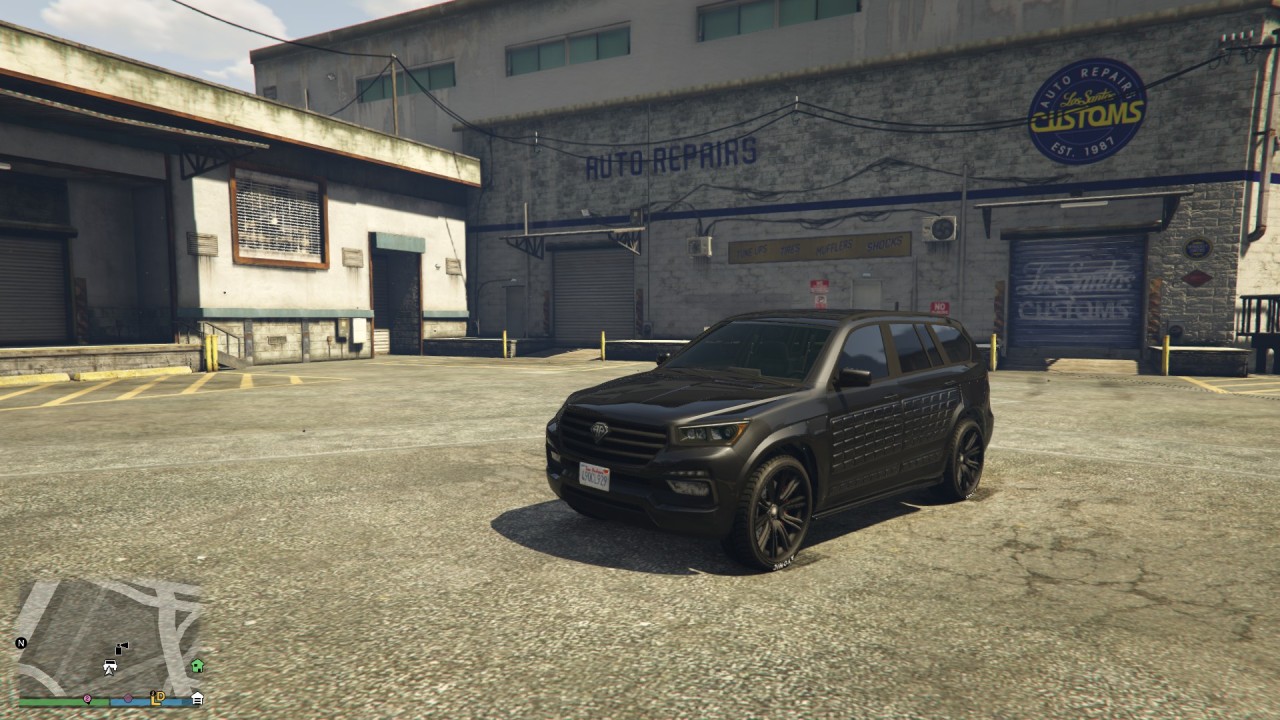Click the red NO PARKING sign near the door
Screen dimensions: 1280x720
click(x=940, y=306)
